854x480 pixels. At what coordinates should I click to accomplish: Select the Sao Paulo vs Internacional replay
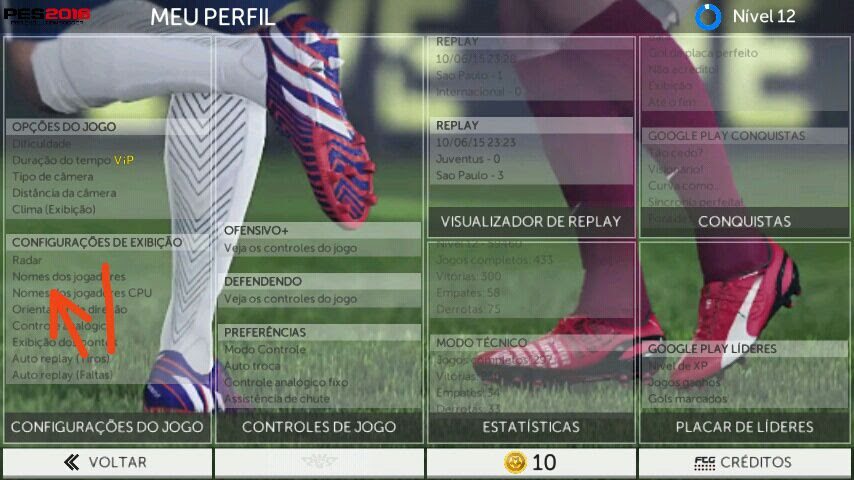click(531, 75)
